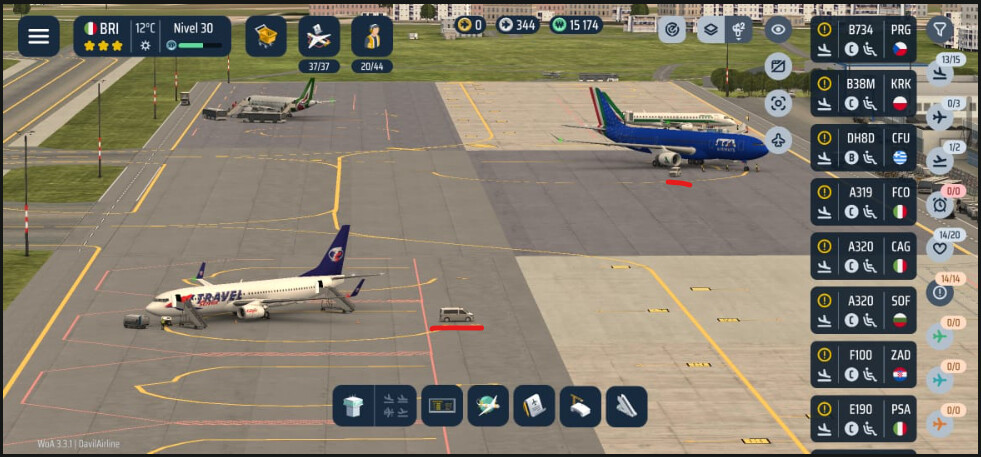Screen dimensions: 981x457
Task: Toggle the eye visibility button
Action: (778, 29)
